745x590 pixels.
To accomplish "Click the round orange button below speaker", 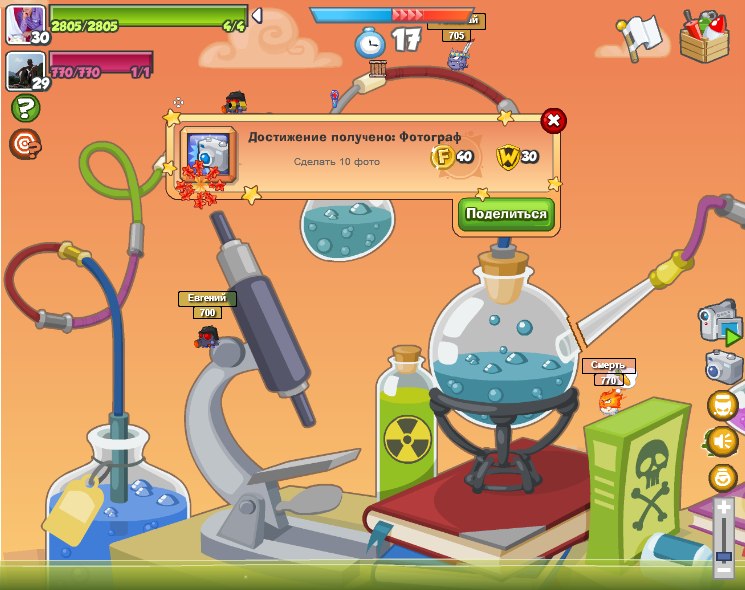I will click(722, 478).
